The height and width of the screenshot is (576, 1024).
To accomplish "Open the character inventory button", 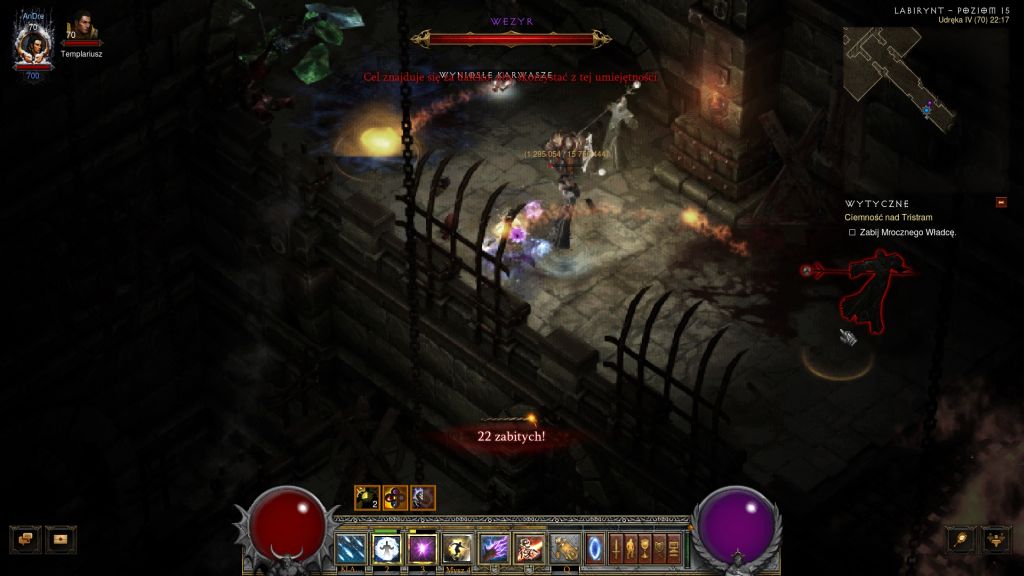I will tap(631, 548).
